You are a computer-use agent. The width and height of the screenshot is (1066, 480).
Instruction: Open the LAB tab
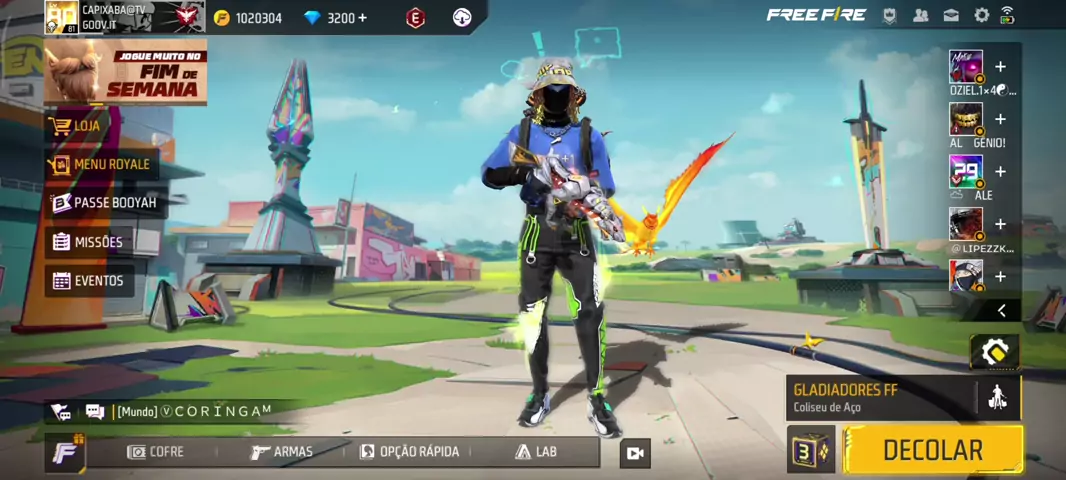536,452
